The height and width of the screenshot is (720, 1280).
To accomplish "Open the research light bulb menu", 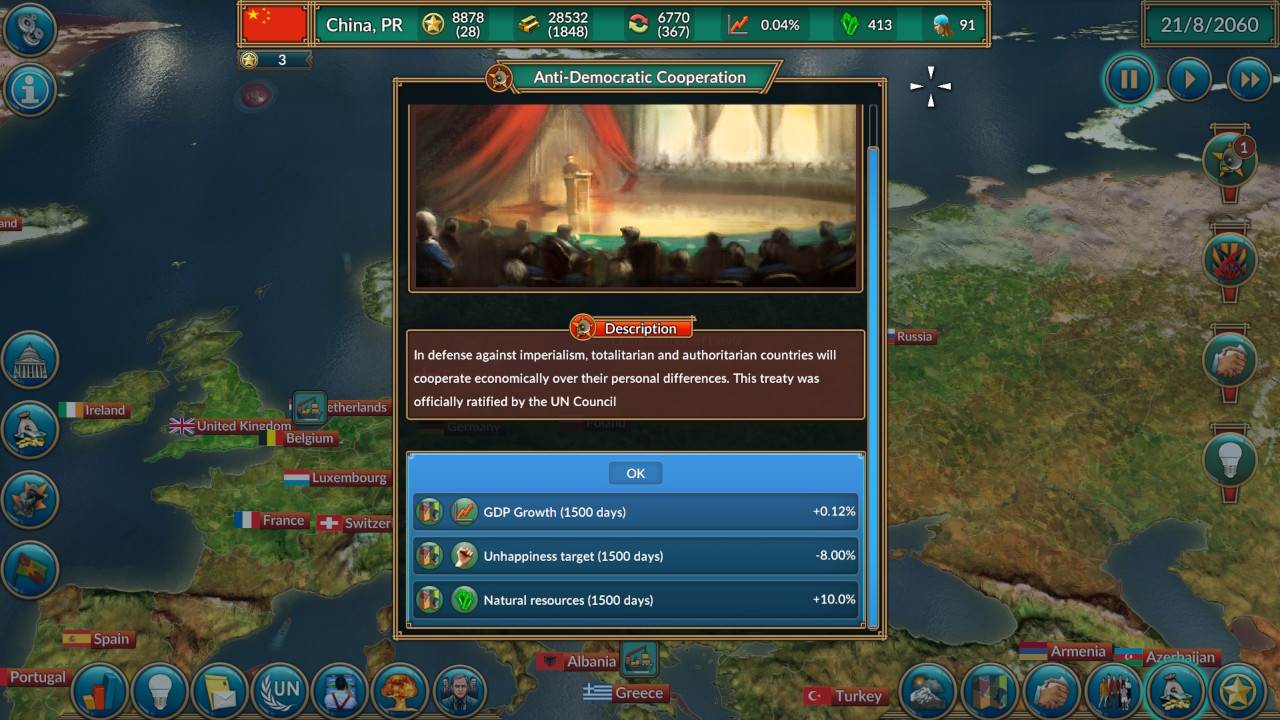I will 160,691.
